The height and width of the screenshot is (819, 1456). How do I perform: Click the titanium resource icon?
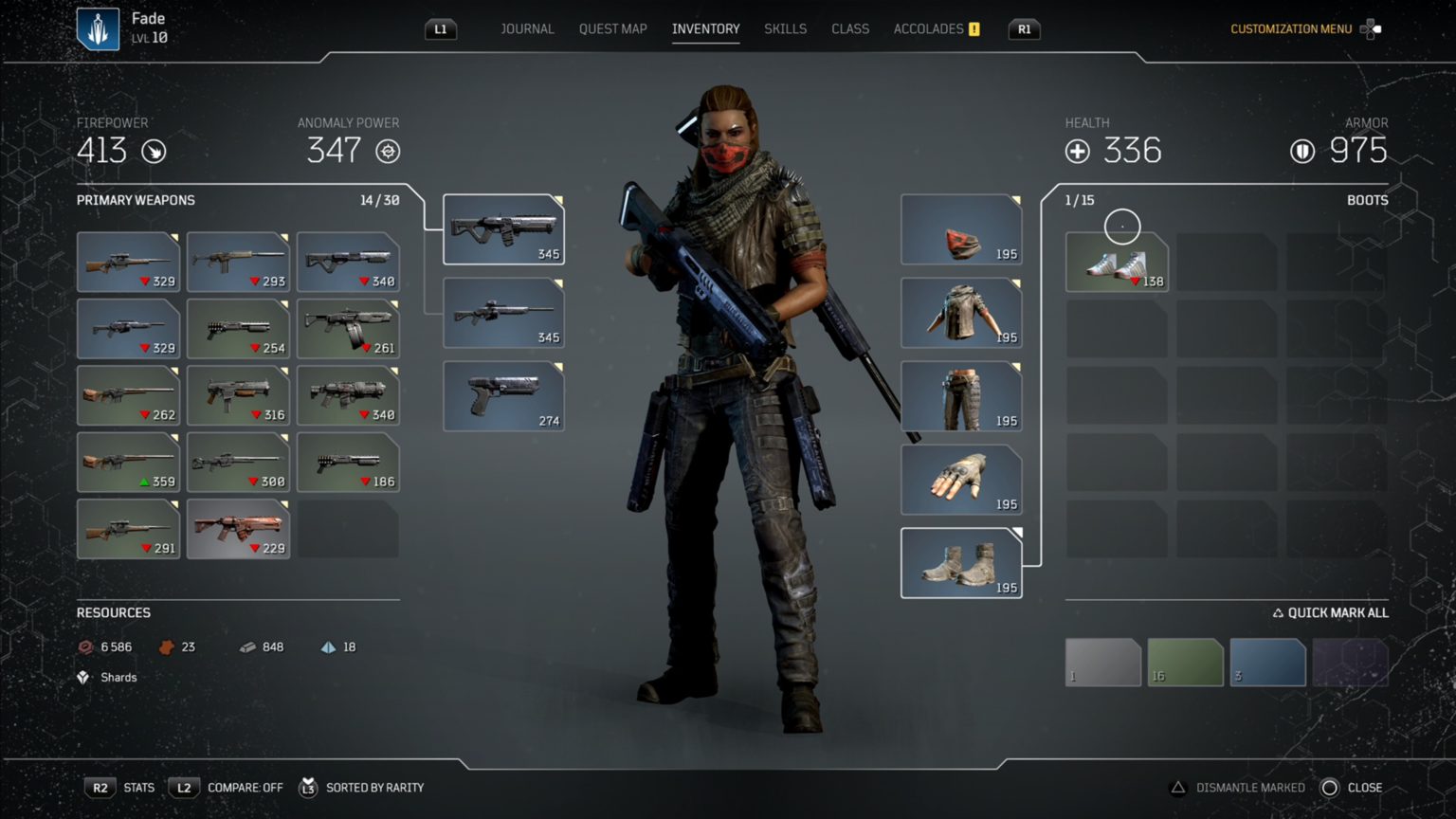[x=327, y=646]
